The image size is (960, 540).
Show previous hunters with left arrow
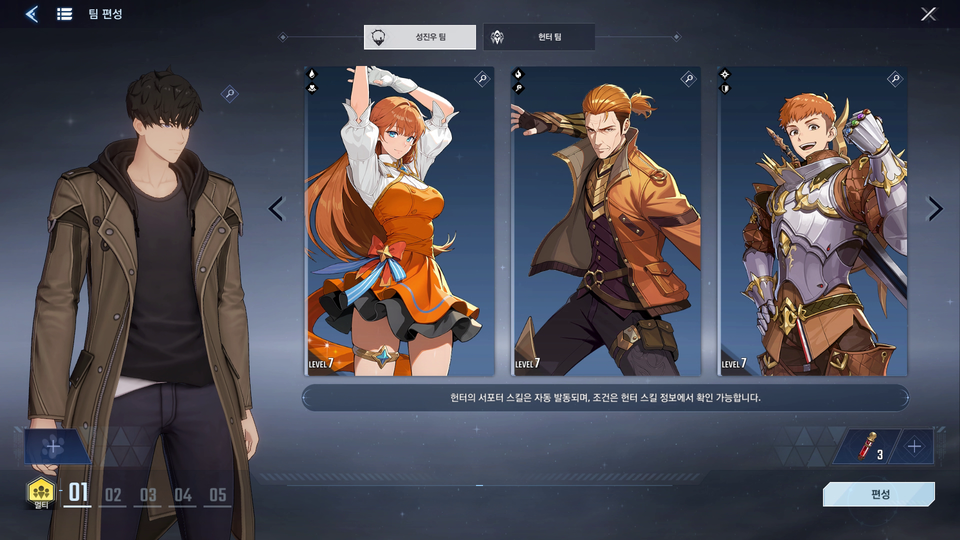coord(277,209)
